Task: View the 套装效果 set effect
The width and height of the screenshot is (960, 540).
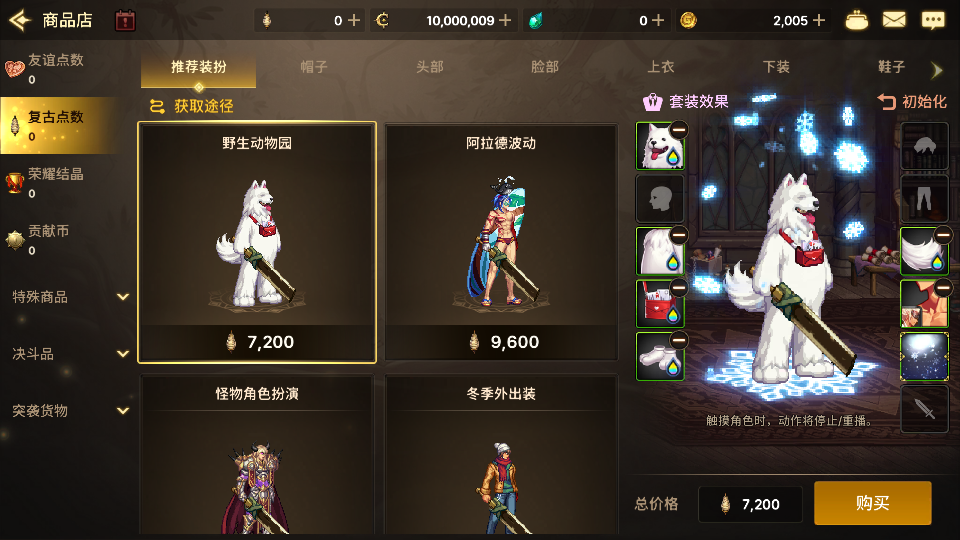Action: tap(686, 101)
